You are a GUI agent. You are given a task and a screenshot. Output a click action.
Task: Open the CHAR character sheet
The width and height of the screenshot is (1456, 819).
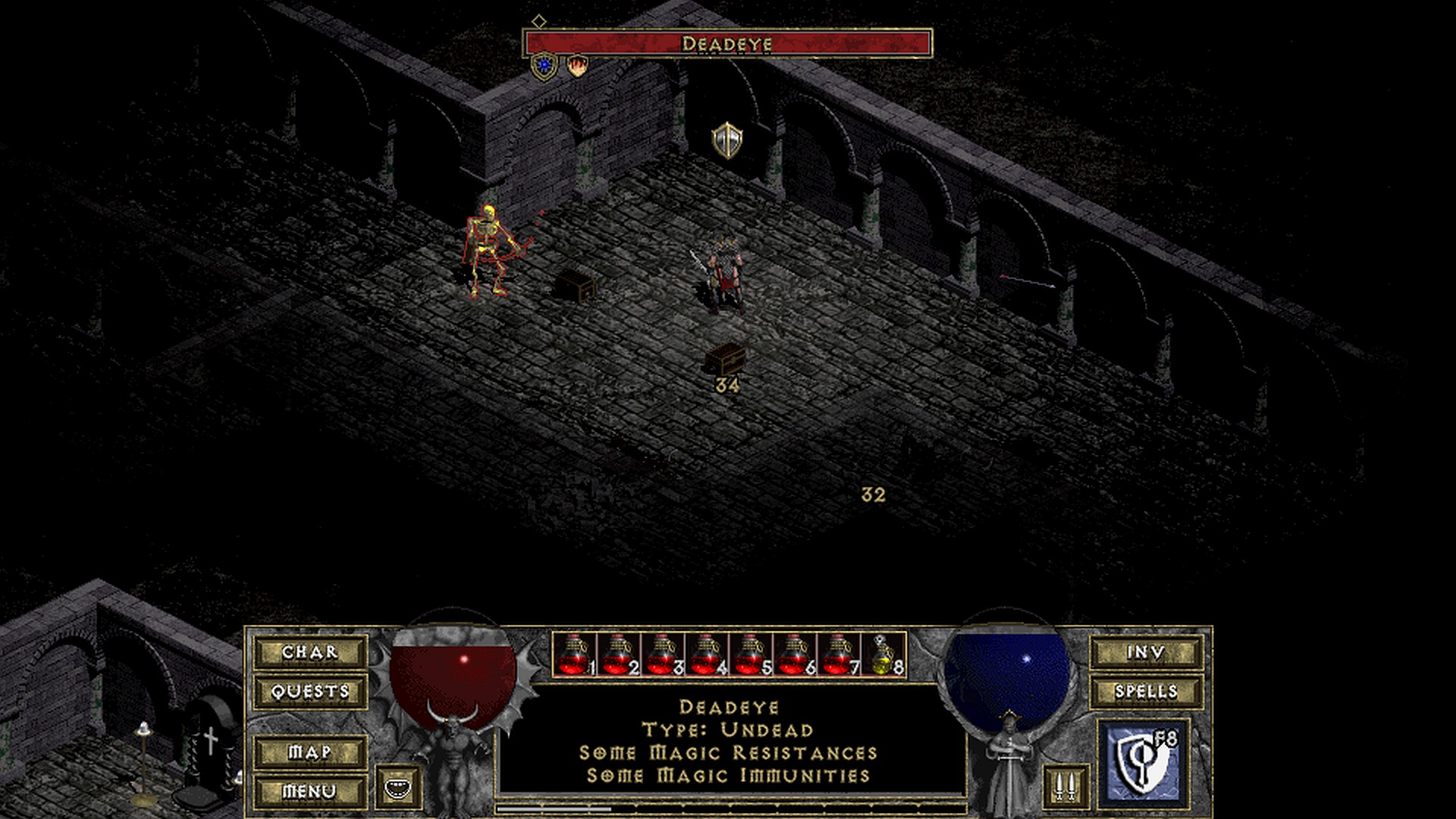tap(310, 652)
